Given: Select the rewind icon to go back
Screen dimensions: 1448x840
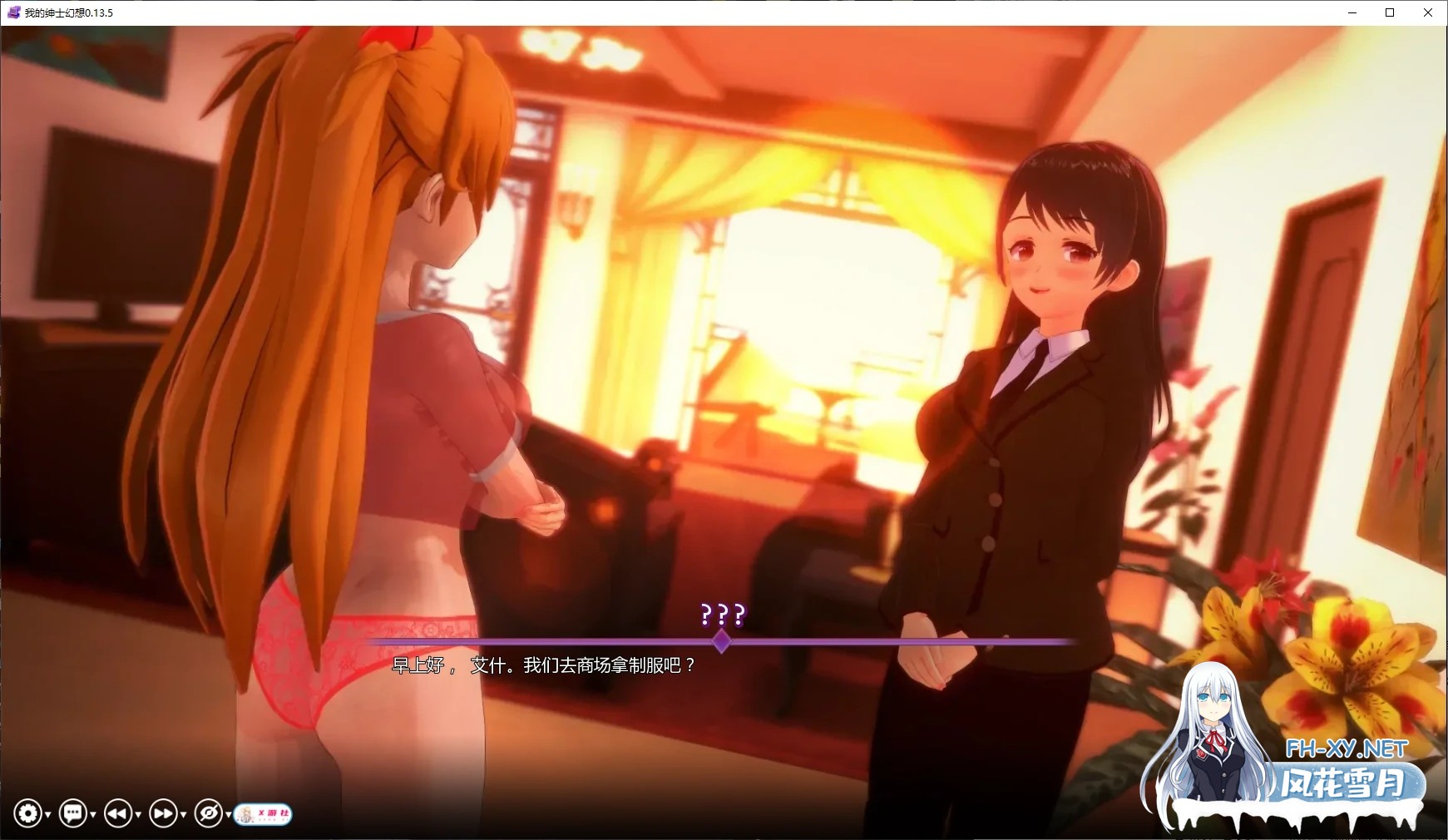Looking at the screenshot, I should coord(116,813).
